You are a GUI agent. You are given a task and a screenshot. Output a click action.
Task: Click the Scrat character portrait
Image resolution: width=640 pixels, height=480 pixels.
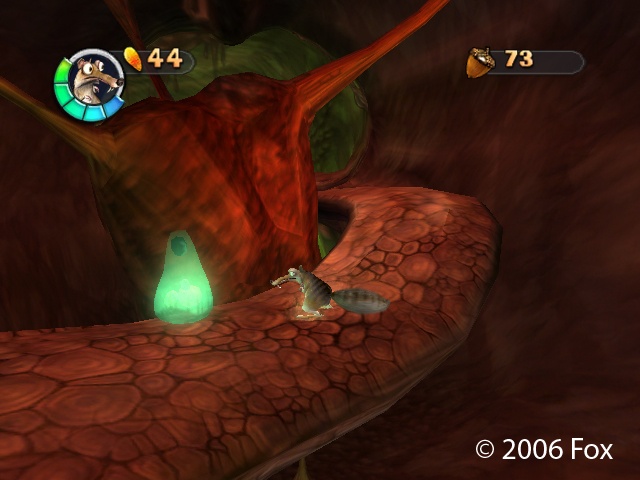tap(90, 84)
